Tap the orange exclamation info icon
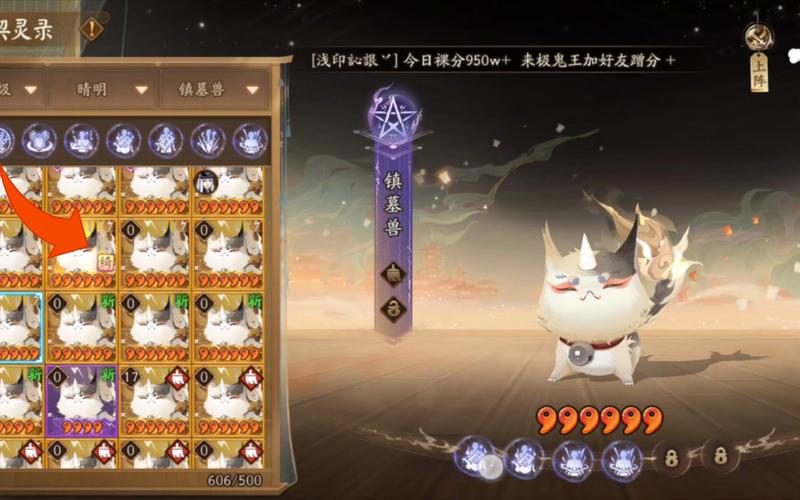 click(92, 29)
